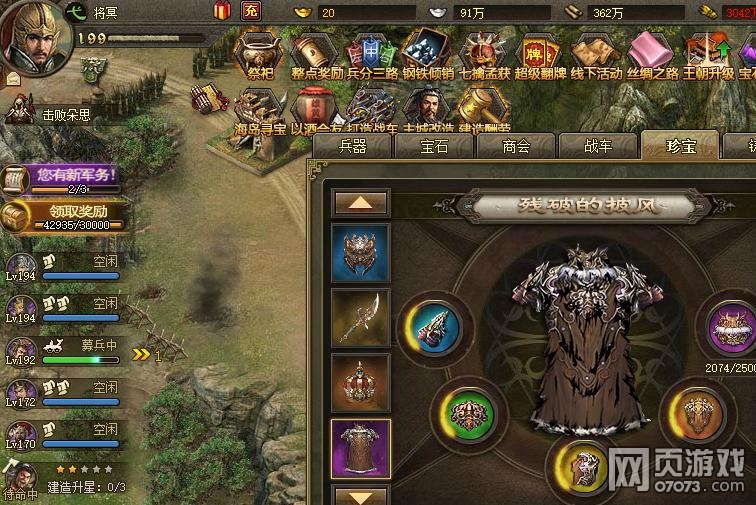Click the player avatar portrait
The image size is (756, 505).
(x=32, y=38)
